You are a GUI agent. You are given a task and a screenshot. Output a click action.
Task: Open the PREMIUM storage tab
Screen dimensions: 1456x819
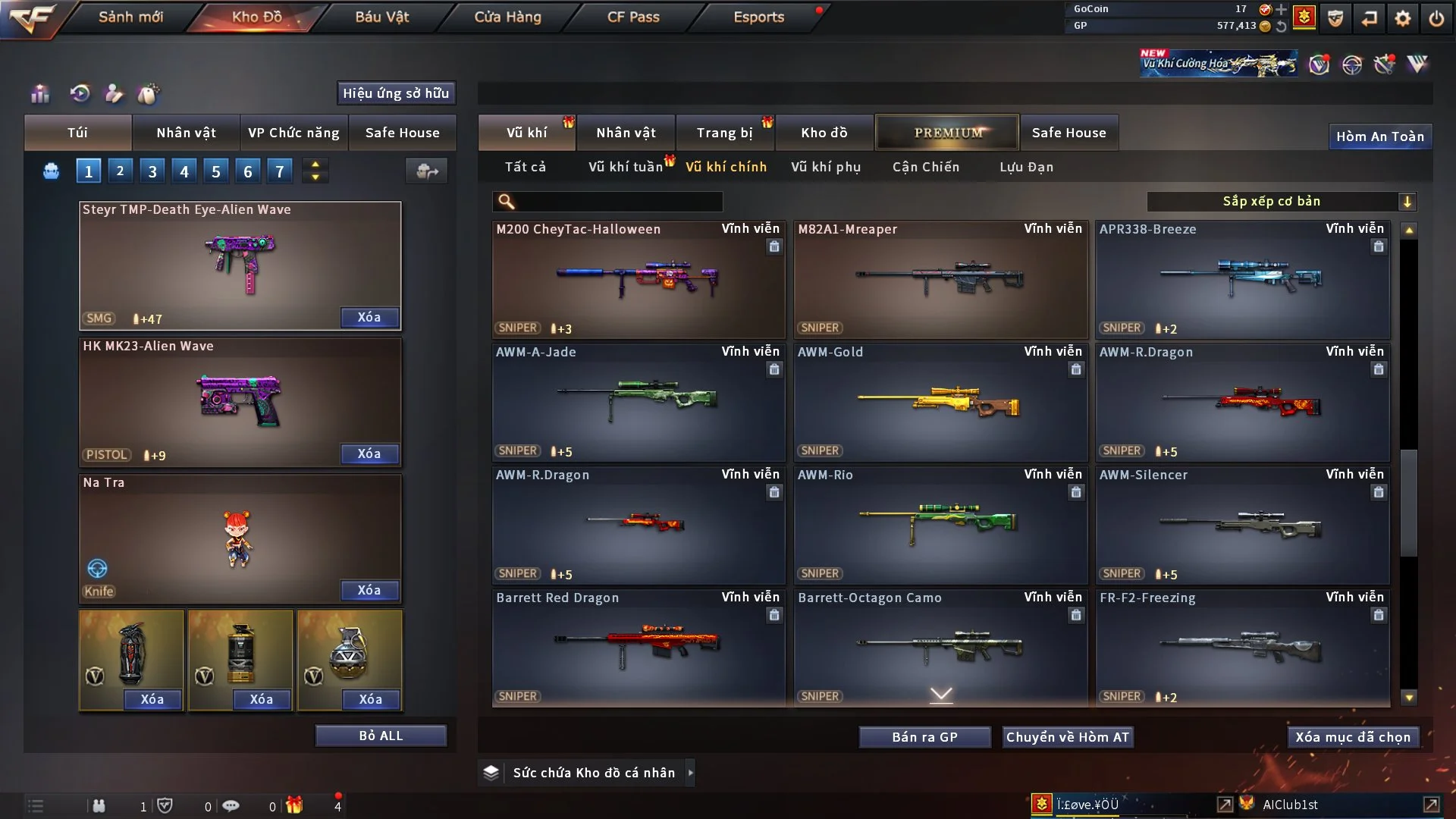tap(947, 133)
